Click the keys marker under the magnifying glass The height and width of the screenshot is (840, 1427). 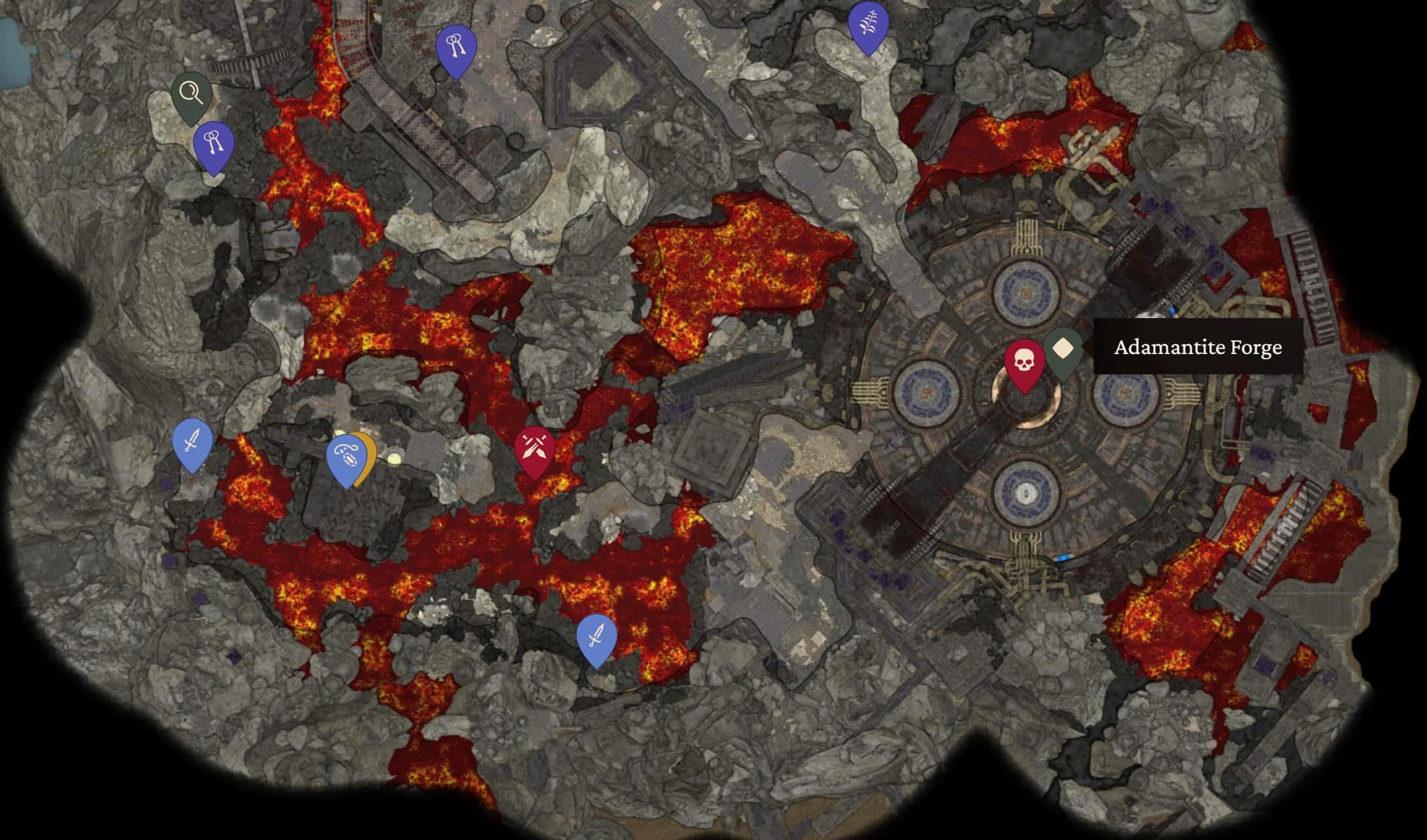coord(214,144)
